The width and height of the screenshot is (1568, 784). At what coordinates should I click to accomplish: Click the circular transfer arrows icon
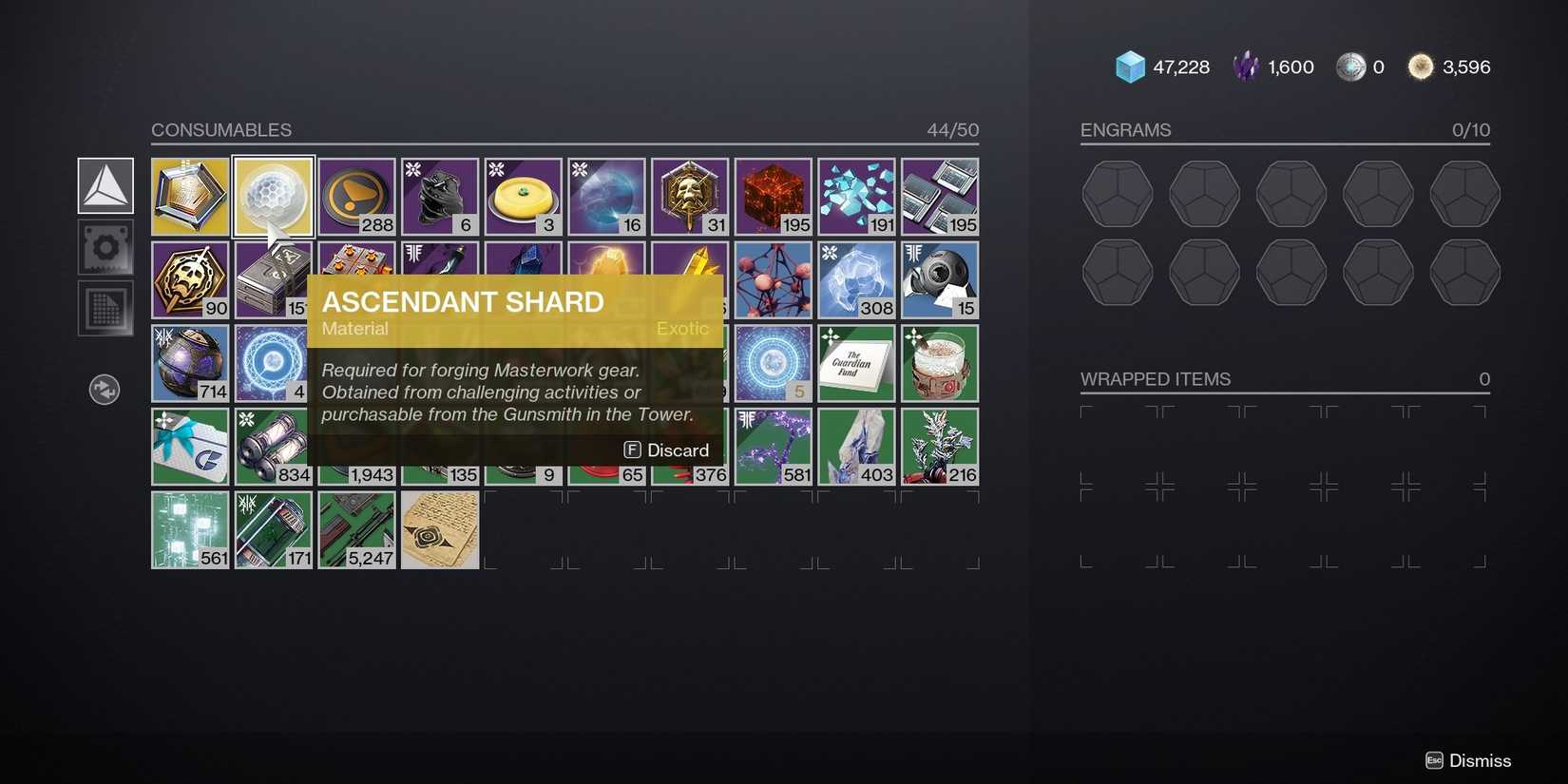pos(105,389)
